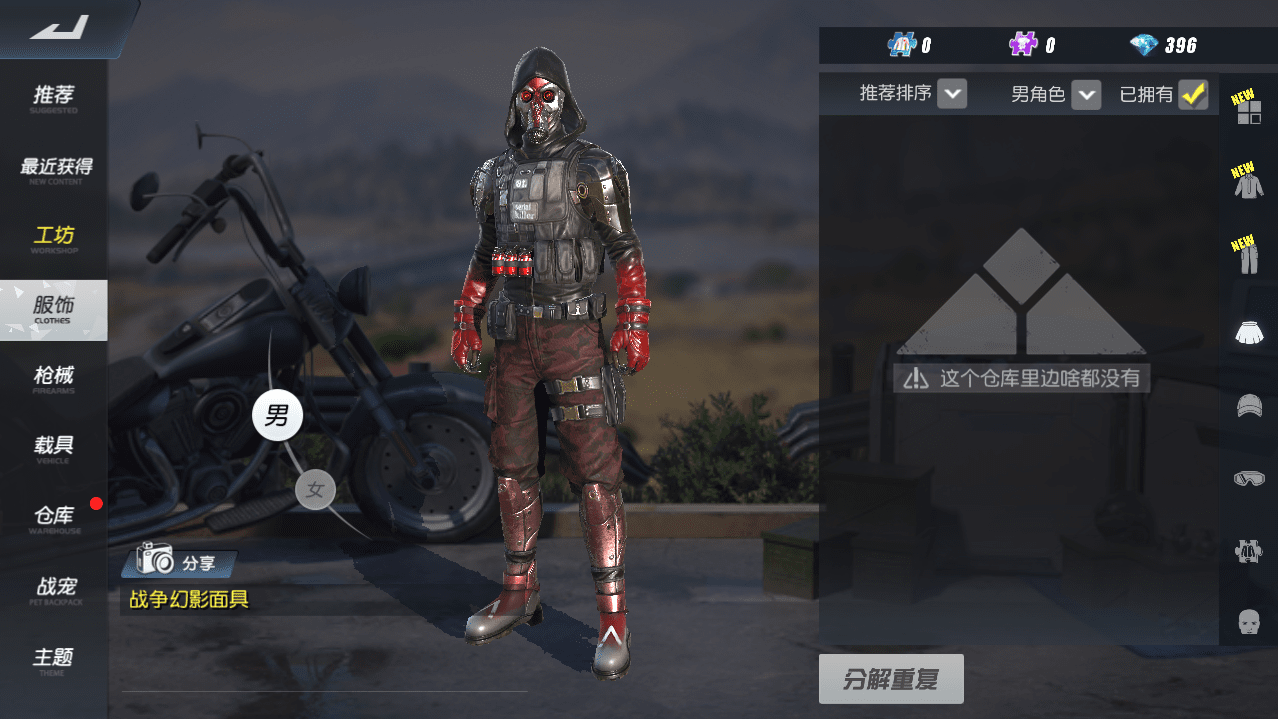Toggle the 已拥有 owned checkbox

(x=1192, y=95)
